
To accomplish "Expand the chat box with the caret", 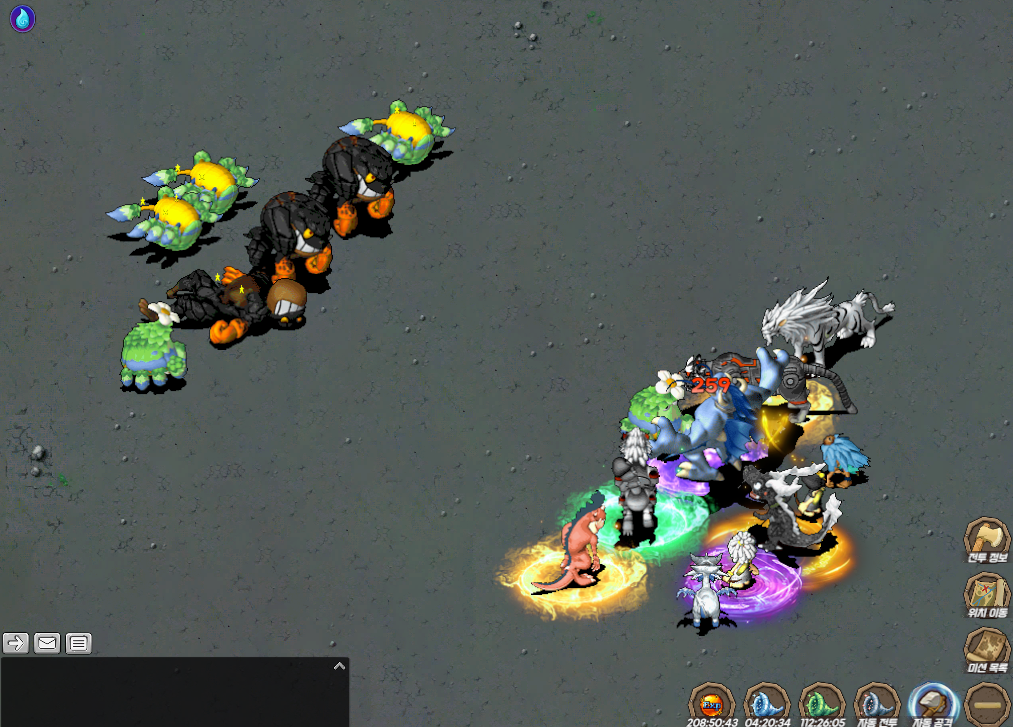I will pyautogui.click(x=339, y=666).
